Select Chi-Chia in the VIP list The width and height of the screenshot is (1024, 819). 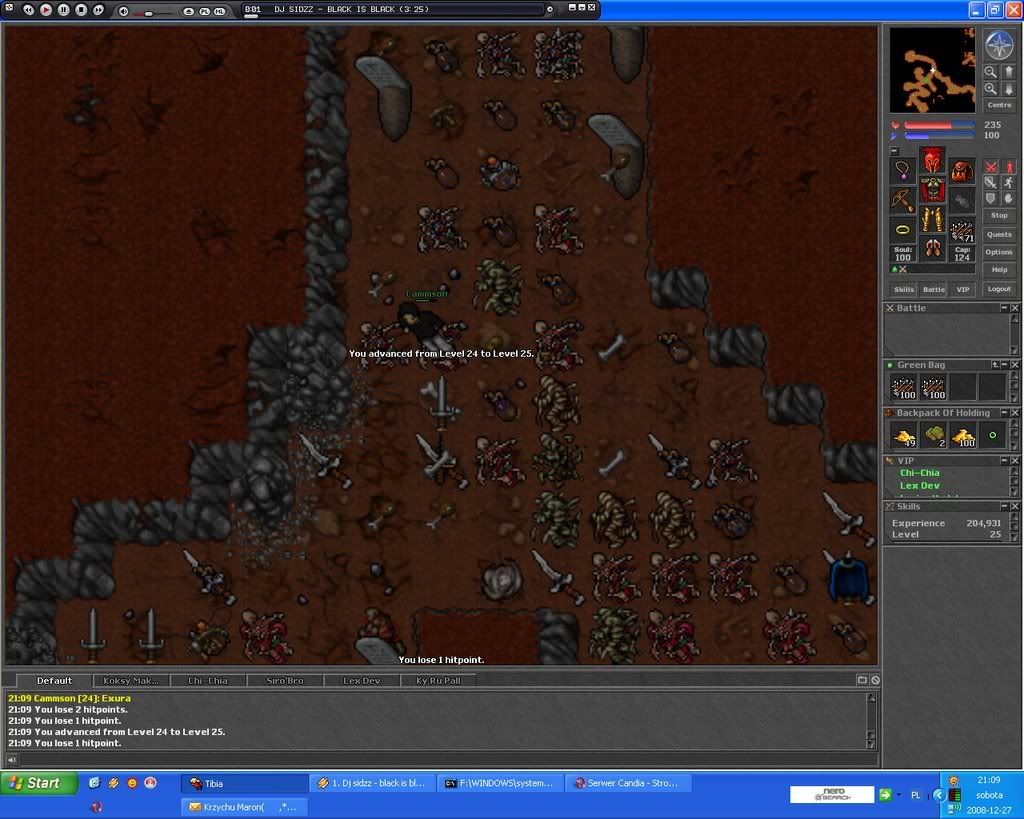tap(920, 473)
